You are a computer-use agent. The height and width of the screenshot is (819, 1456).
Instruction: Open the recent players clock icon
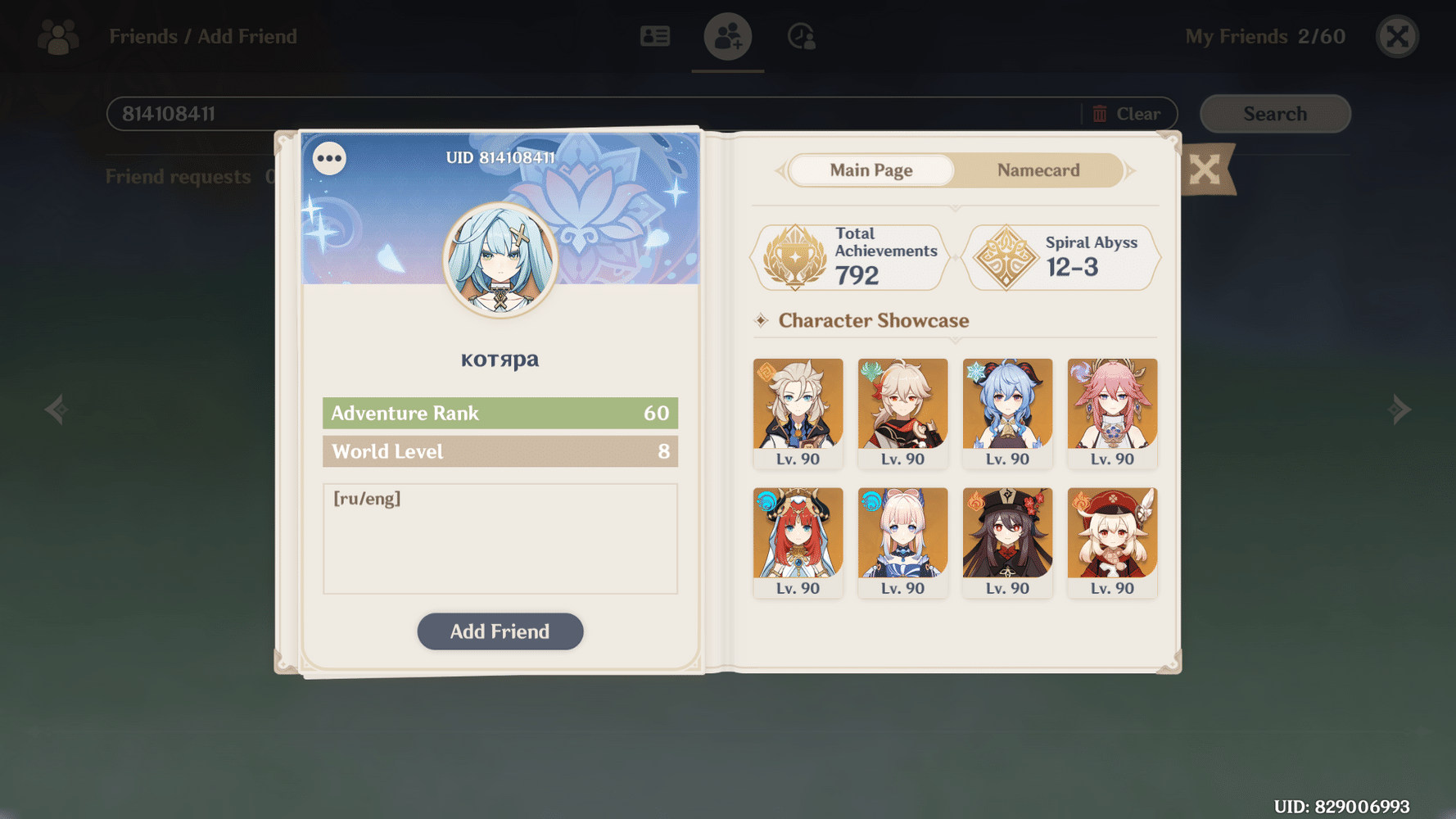(800, 36)
